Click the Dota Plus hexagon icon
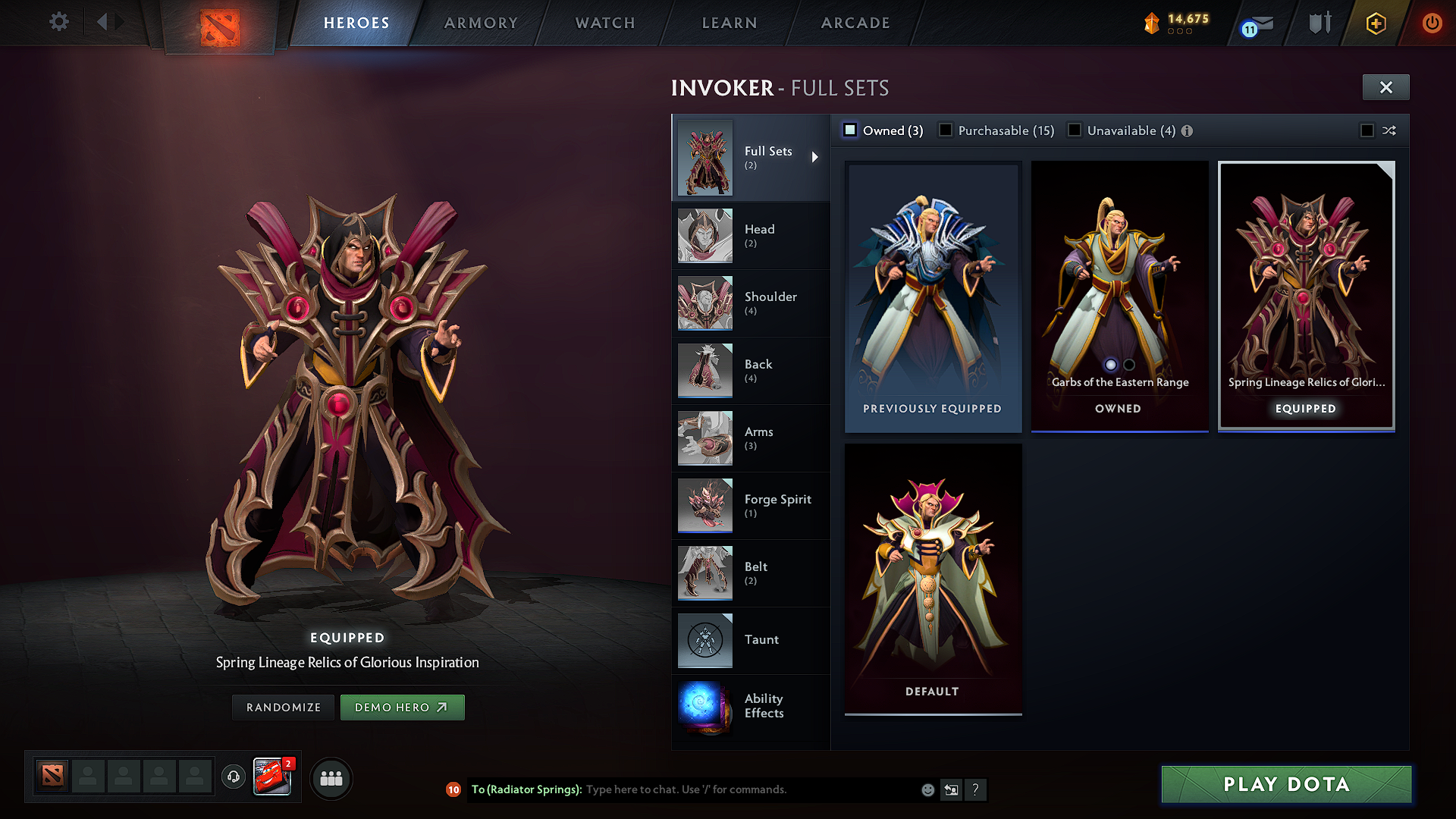The image size is (1456, 819). click(x=1375, y=23)
